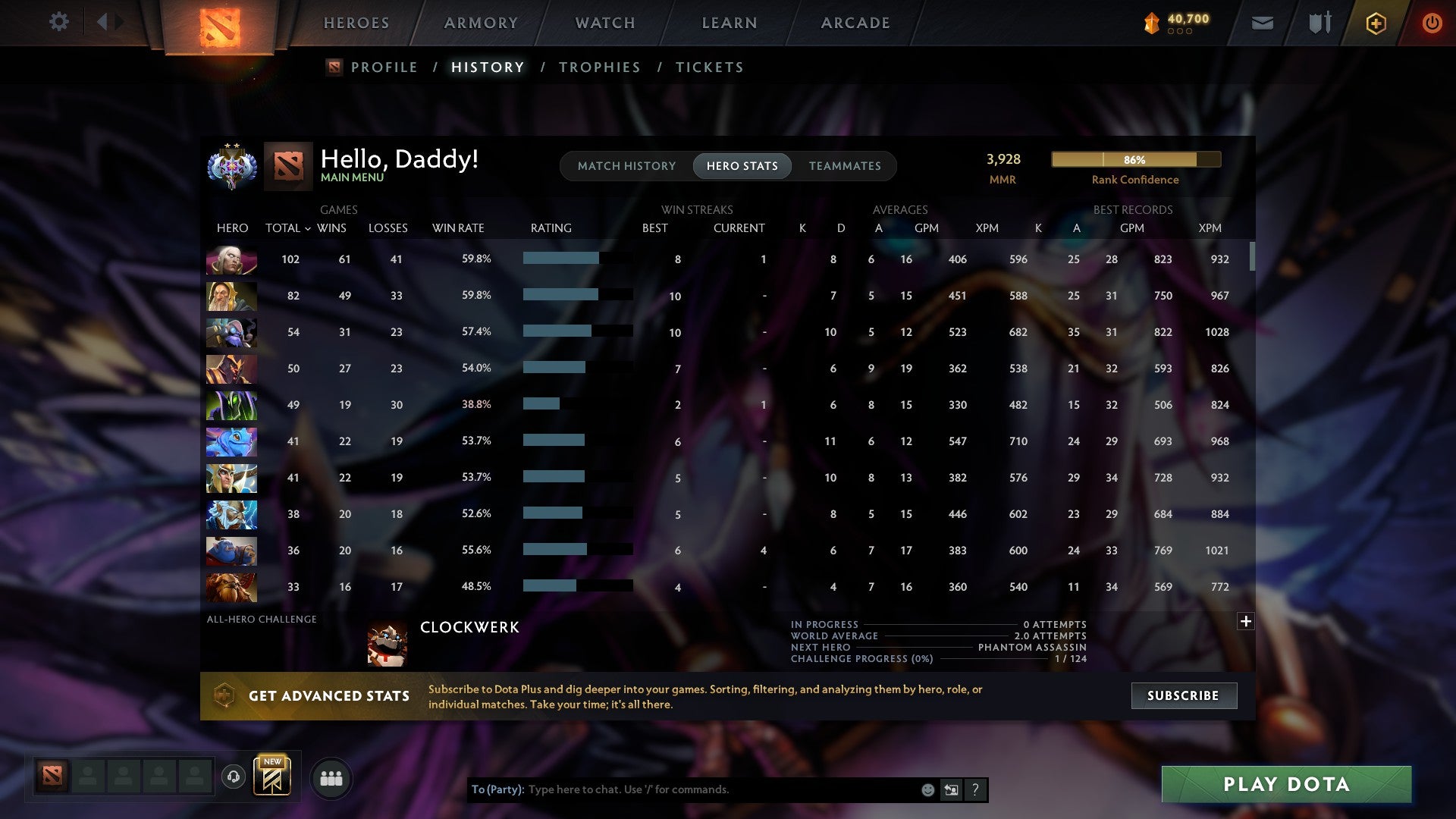Open the settings gear menu
Image resolution: width=1456 pixels, height=819 pixels.
pos(59,22)
